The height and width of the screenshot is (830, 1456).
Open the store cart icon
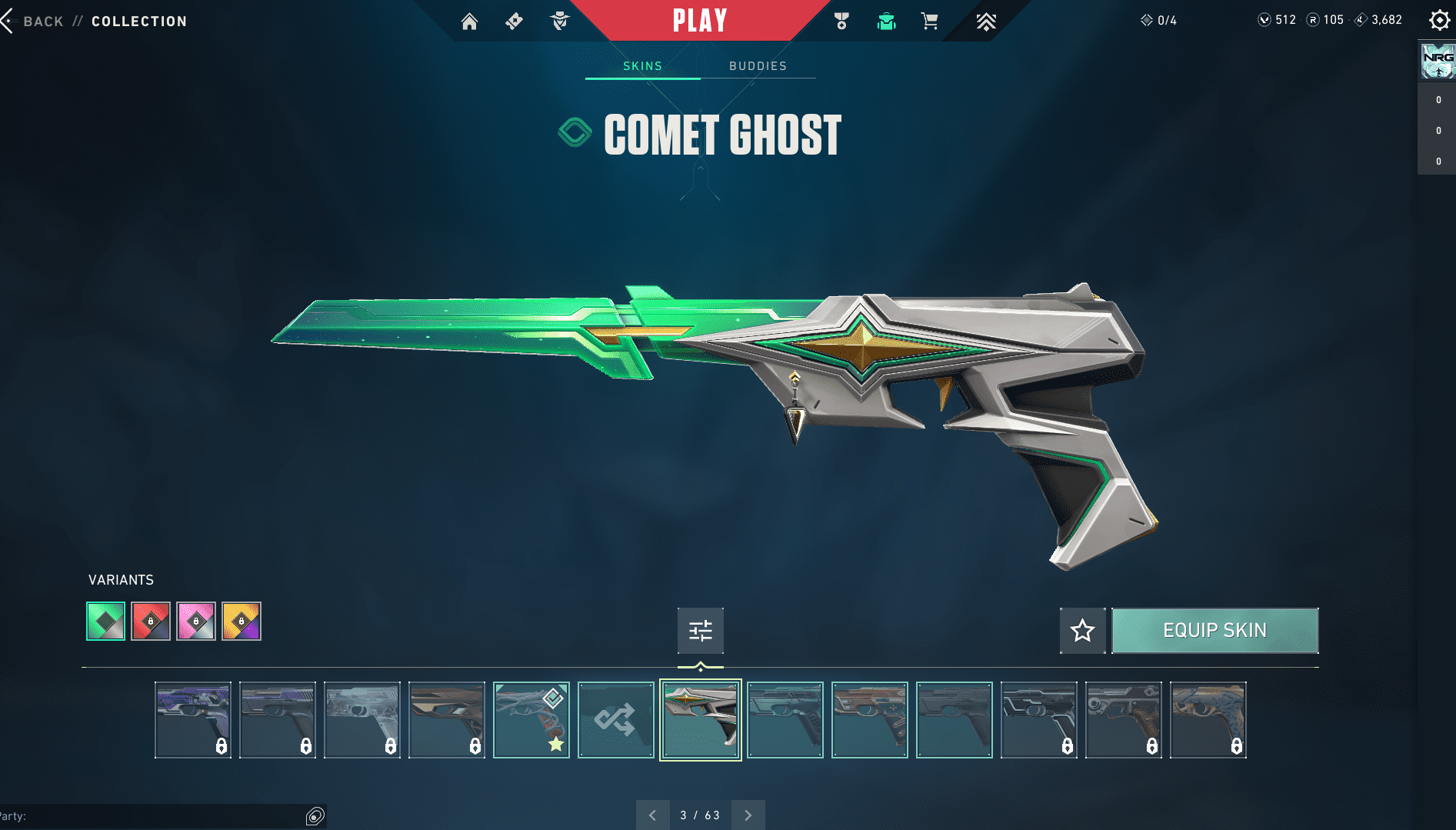[x=929, y=22]
